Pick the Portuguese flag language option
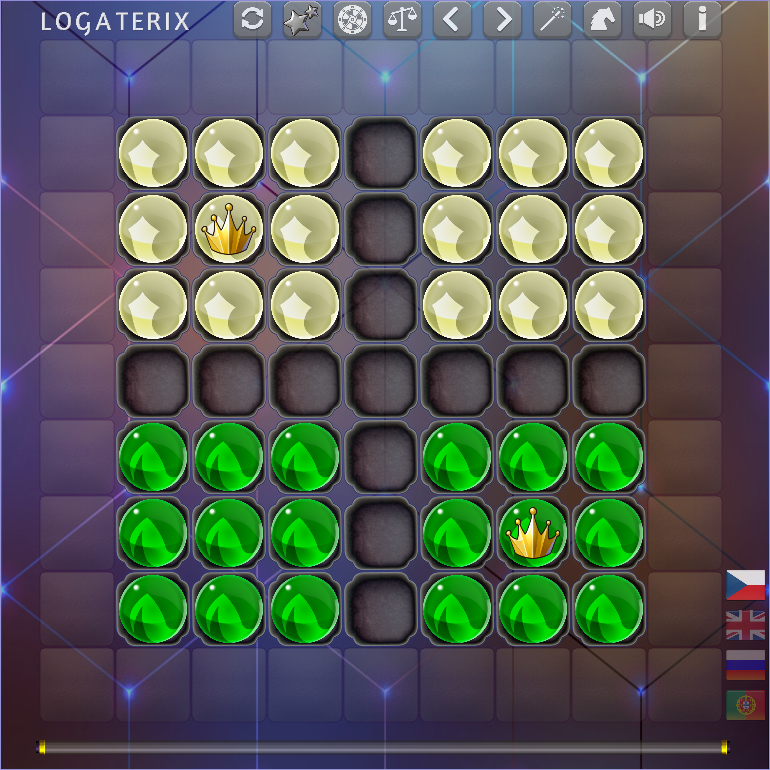Image resolution: width=770 pixels, height=770 pixels. click(745, 705)
